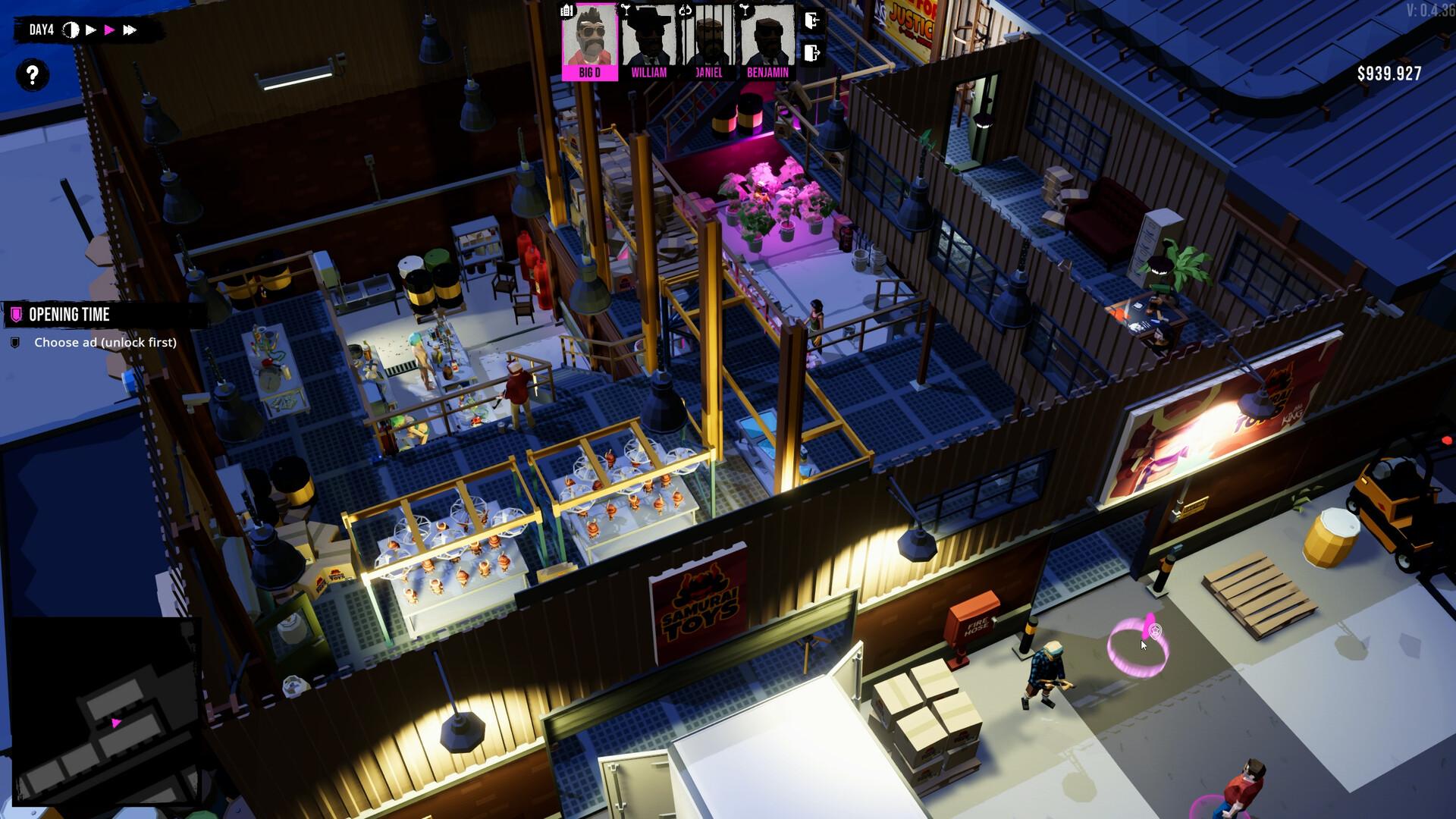Pick Benjamin's character portrait
The image size is (1456, 819).
767,40
